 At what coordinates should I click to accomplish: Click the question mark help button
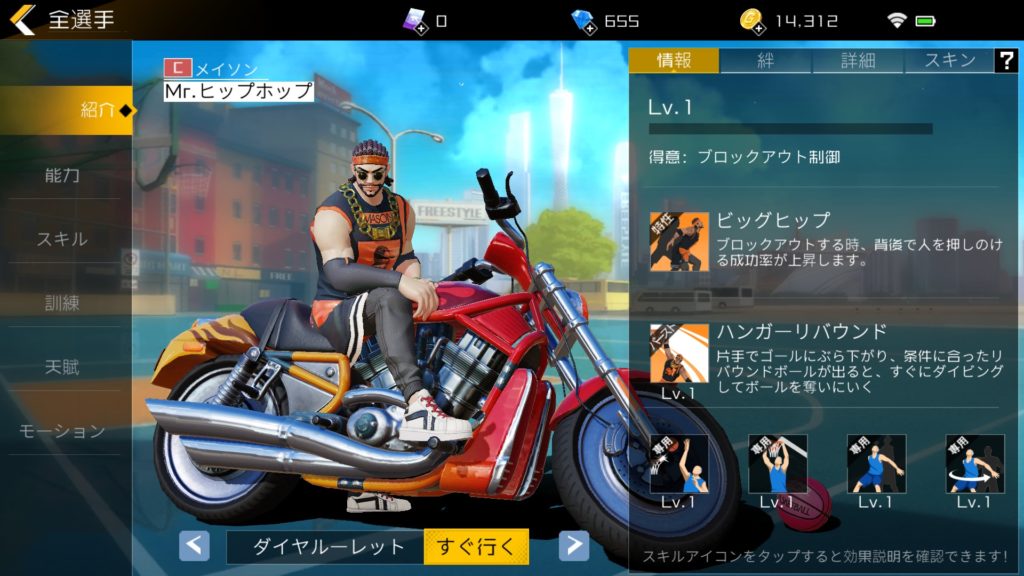pos(1005,60)
